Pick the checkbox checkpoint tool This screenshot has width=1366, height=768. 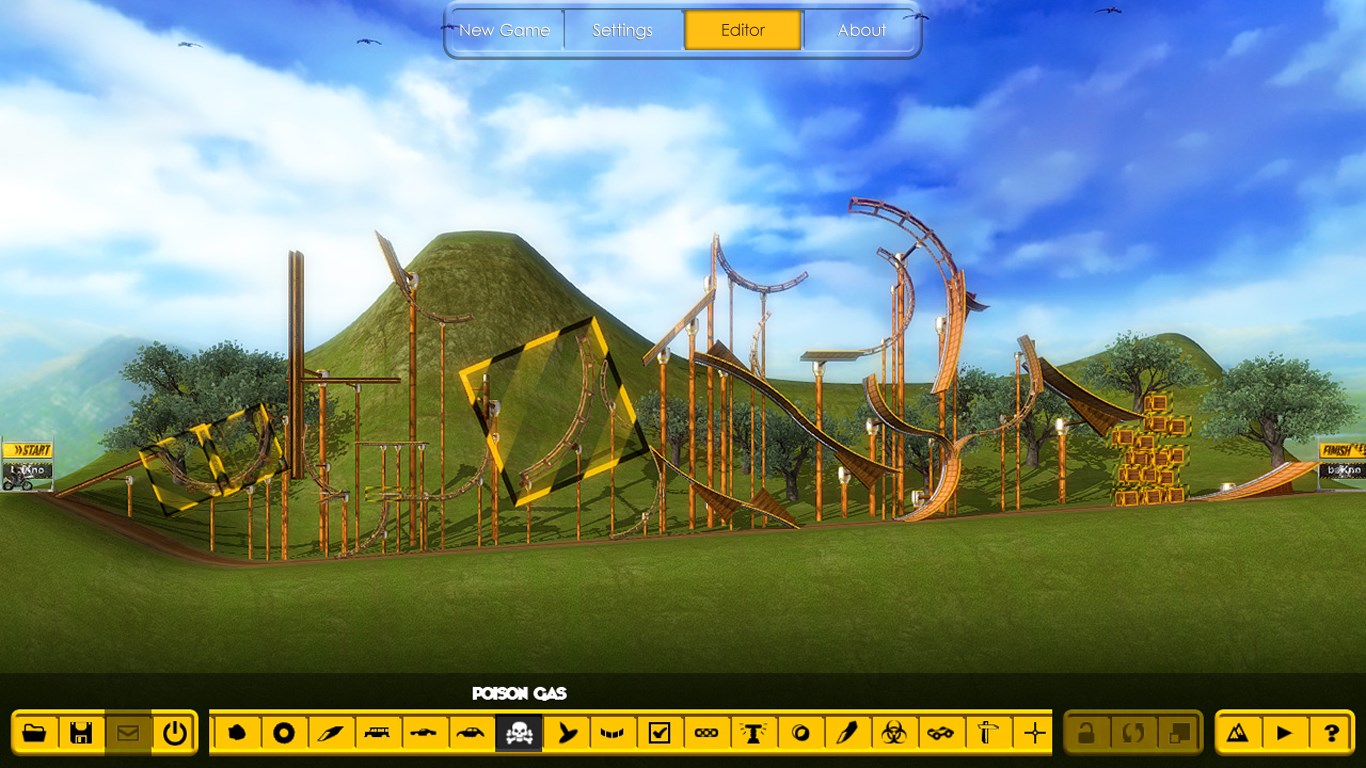659,733
